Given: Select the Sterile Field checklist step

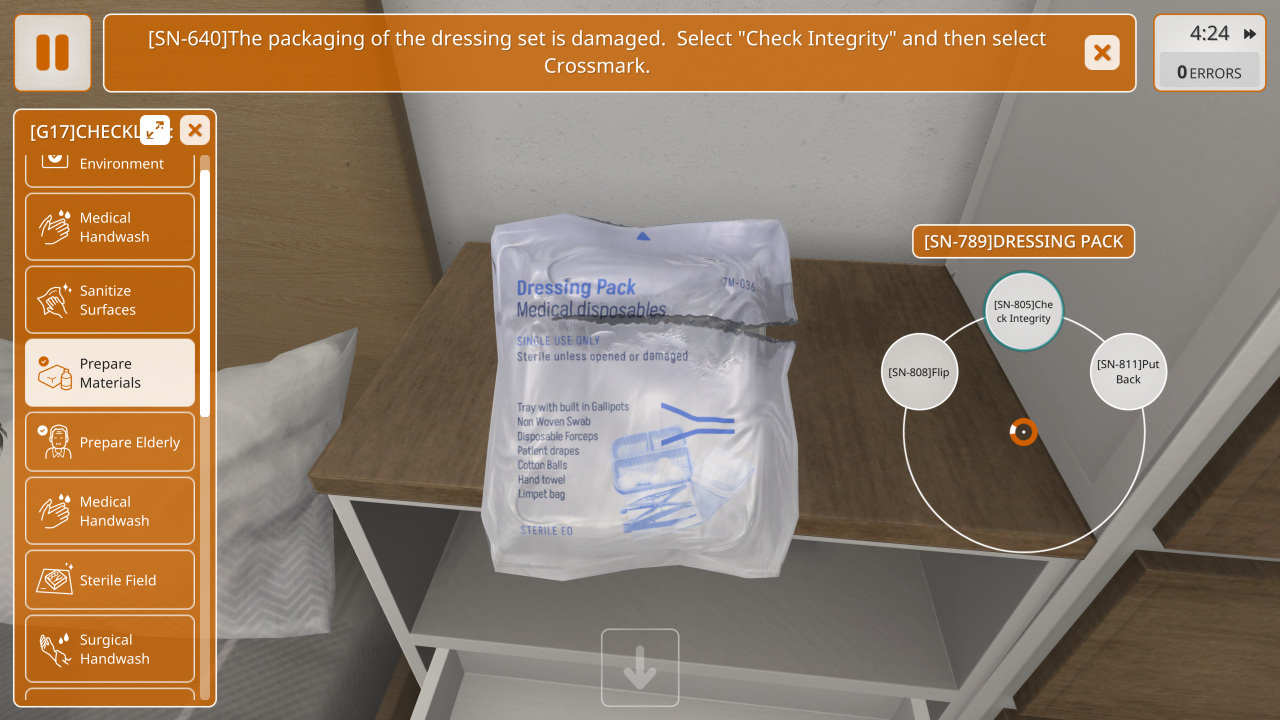Looking at the screenshot, I should coord(110,580).
